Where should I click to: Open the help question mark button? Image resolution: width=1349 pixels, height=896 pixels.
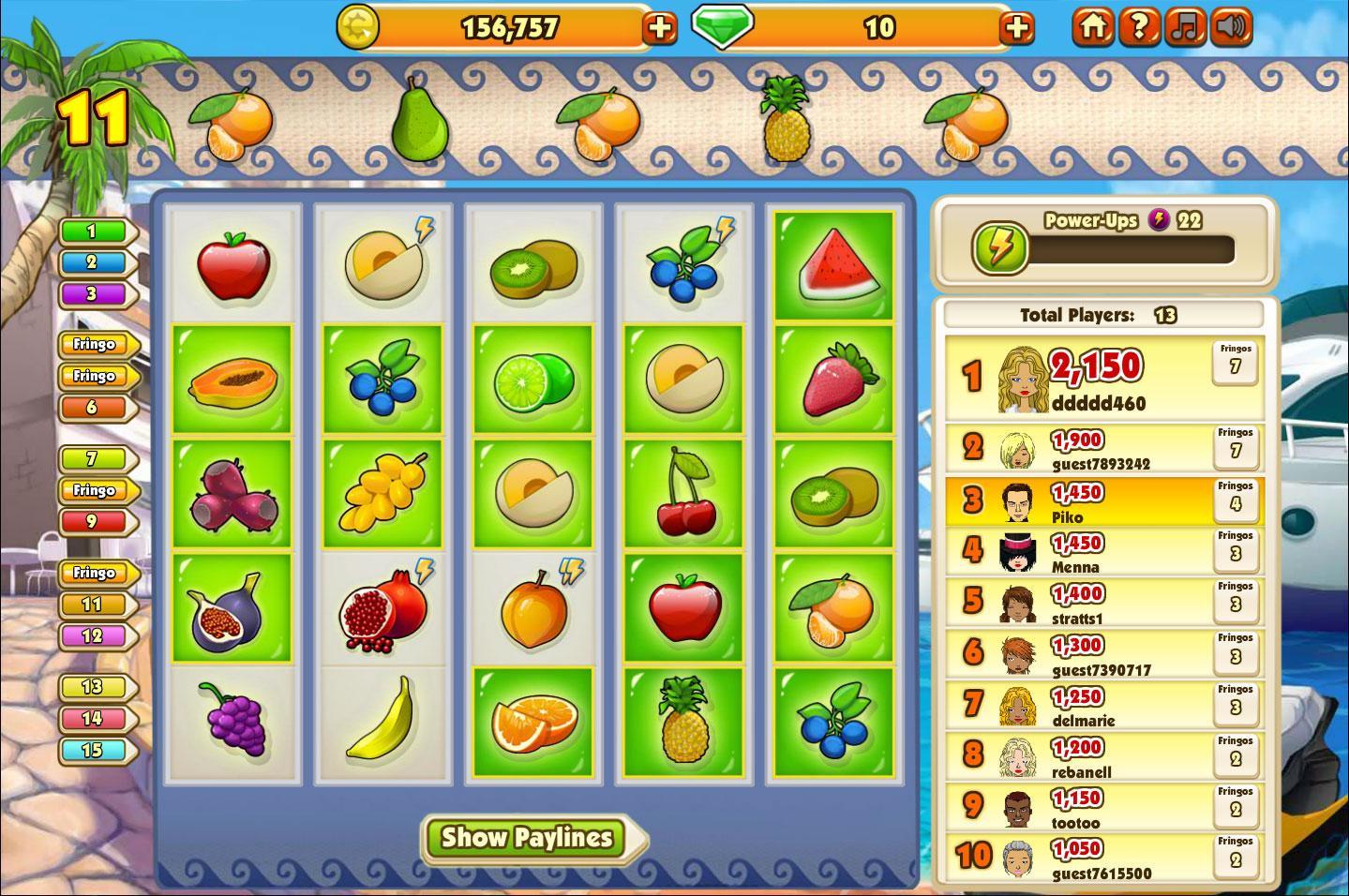(1138, 27)
